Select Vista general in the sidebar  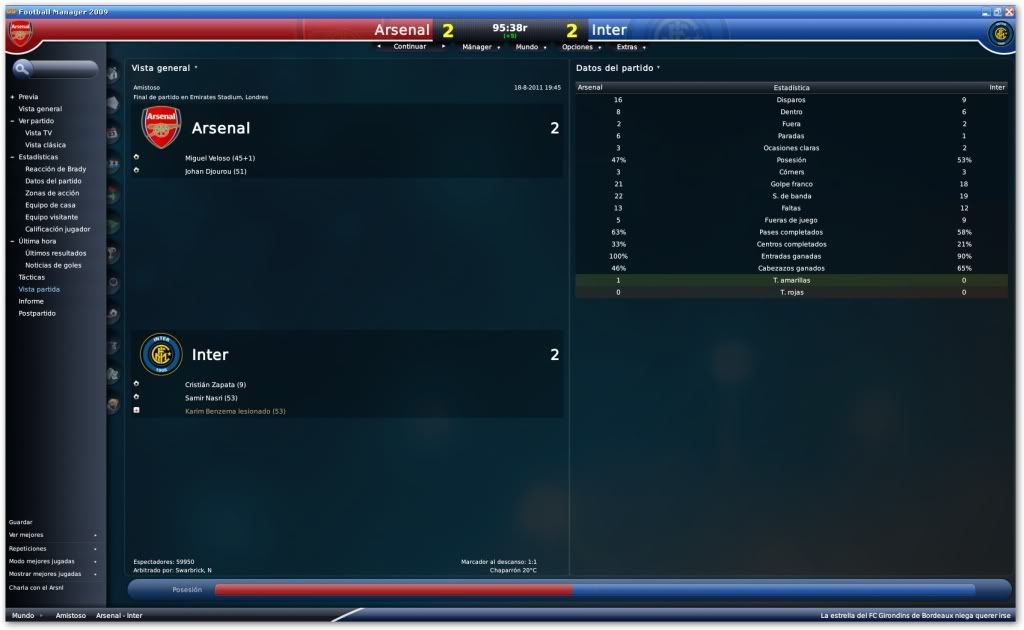[40, 109]
